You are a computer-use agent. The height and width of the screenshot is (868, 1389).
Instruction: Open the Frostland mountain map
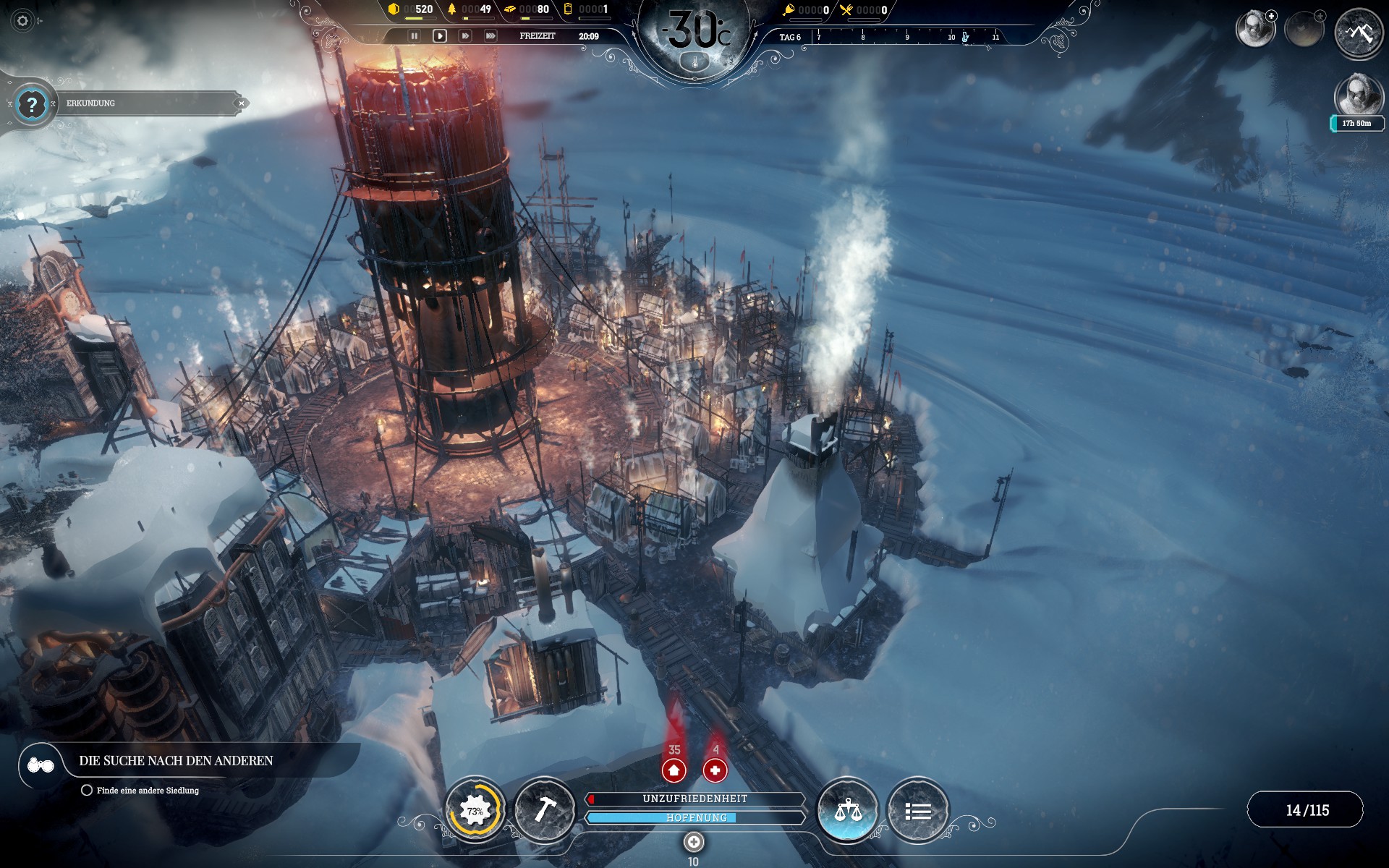point(1358,33)
